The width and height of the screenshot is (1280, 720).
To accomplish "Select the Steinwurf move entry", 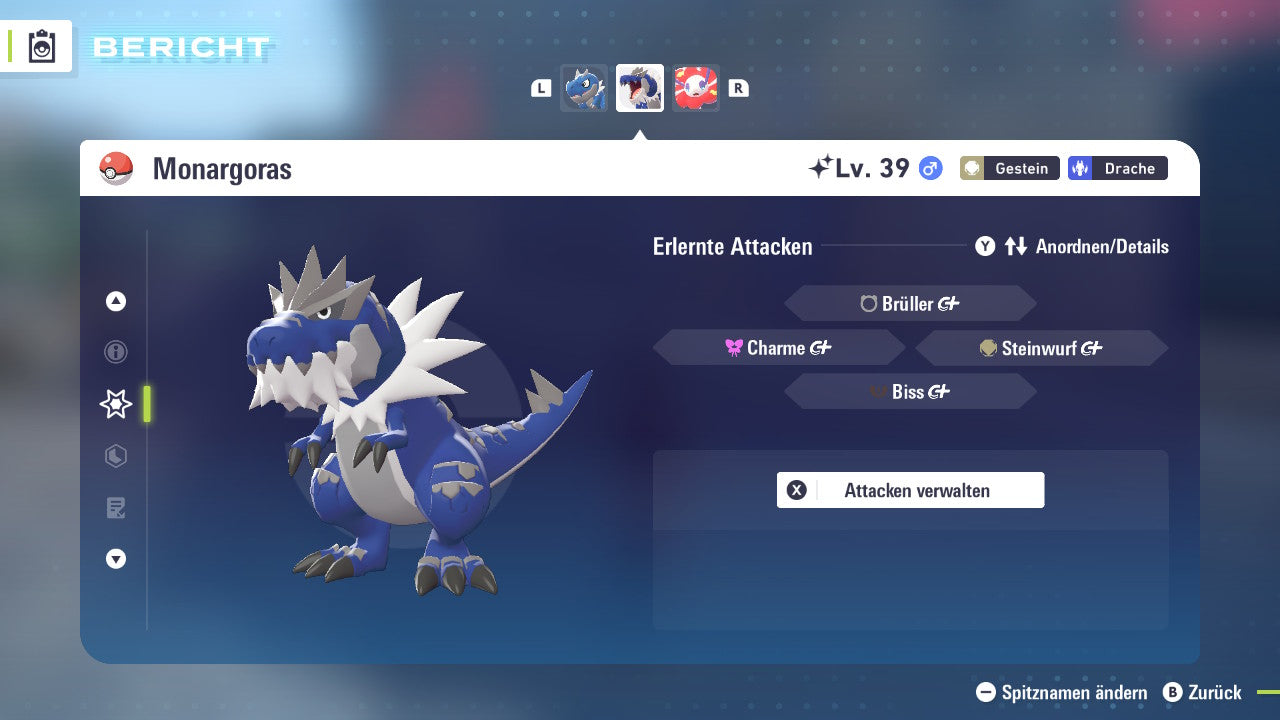I will coord(1041,348).
